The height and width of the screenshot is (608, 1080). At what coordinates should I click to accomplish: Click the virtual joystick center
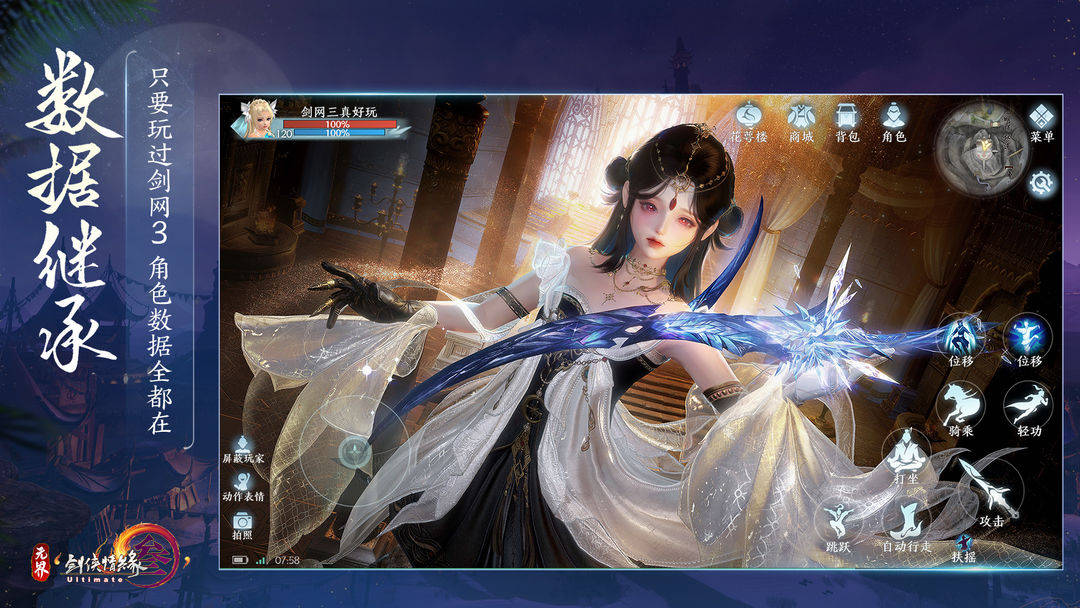pos(355,451)
